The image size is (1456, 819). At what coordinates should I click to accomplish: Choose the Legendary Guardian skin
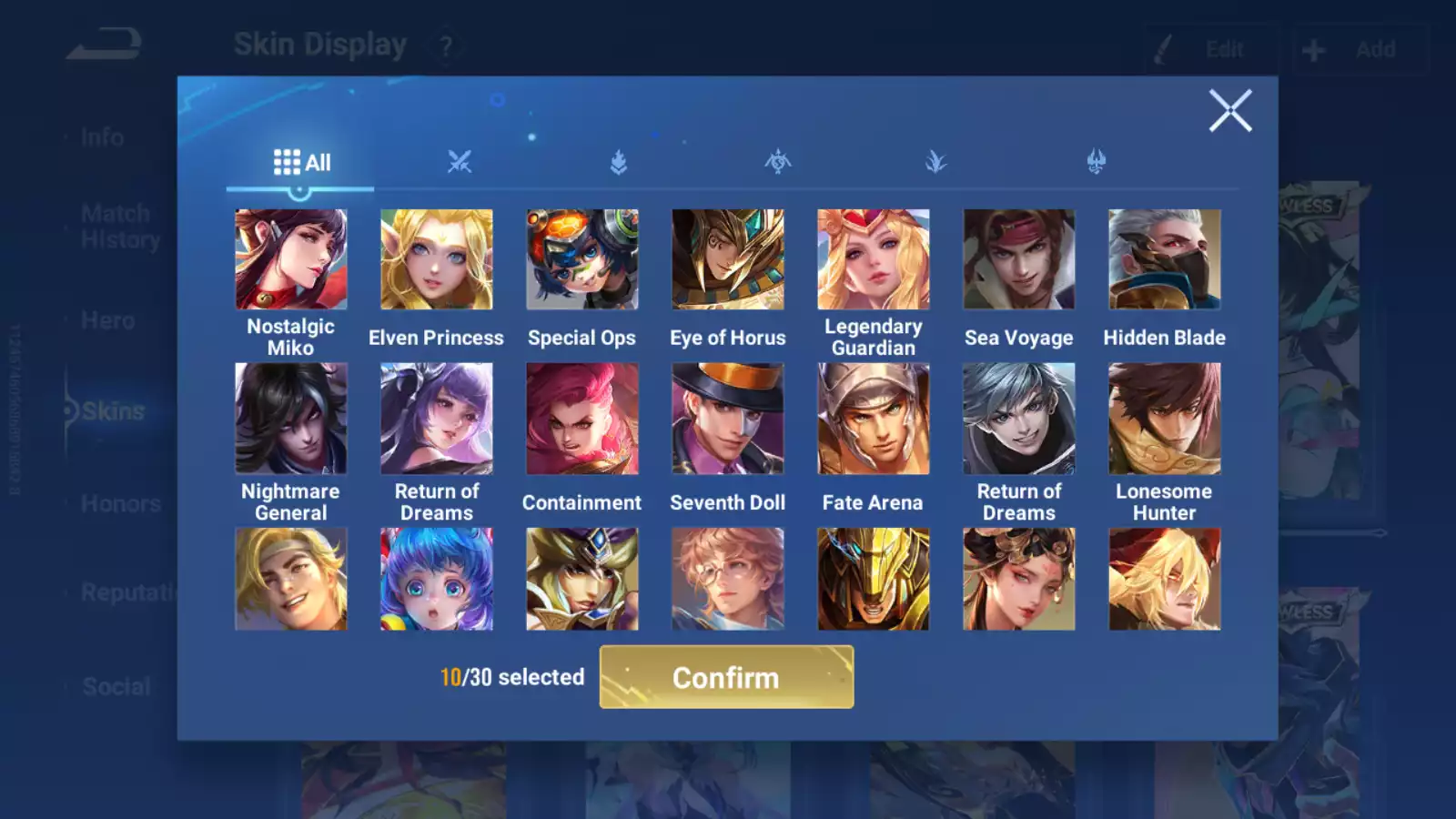coord(874,260)
